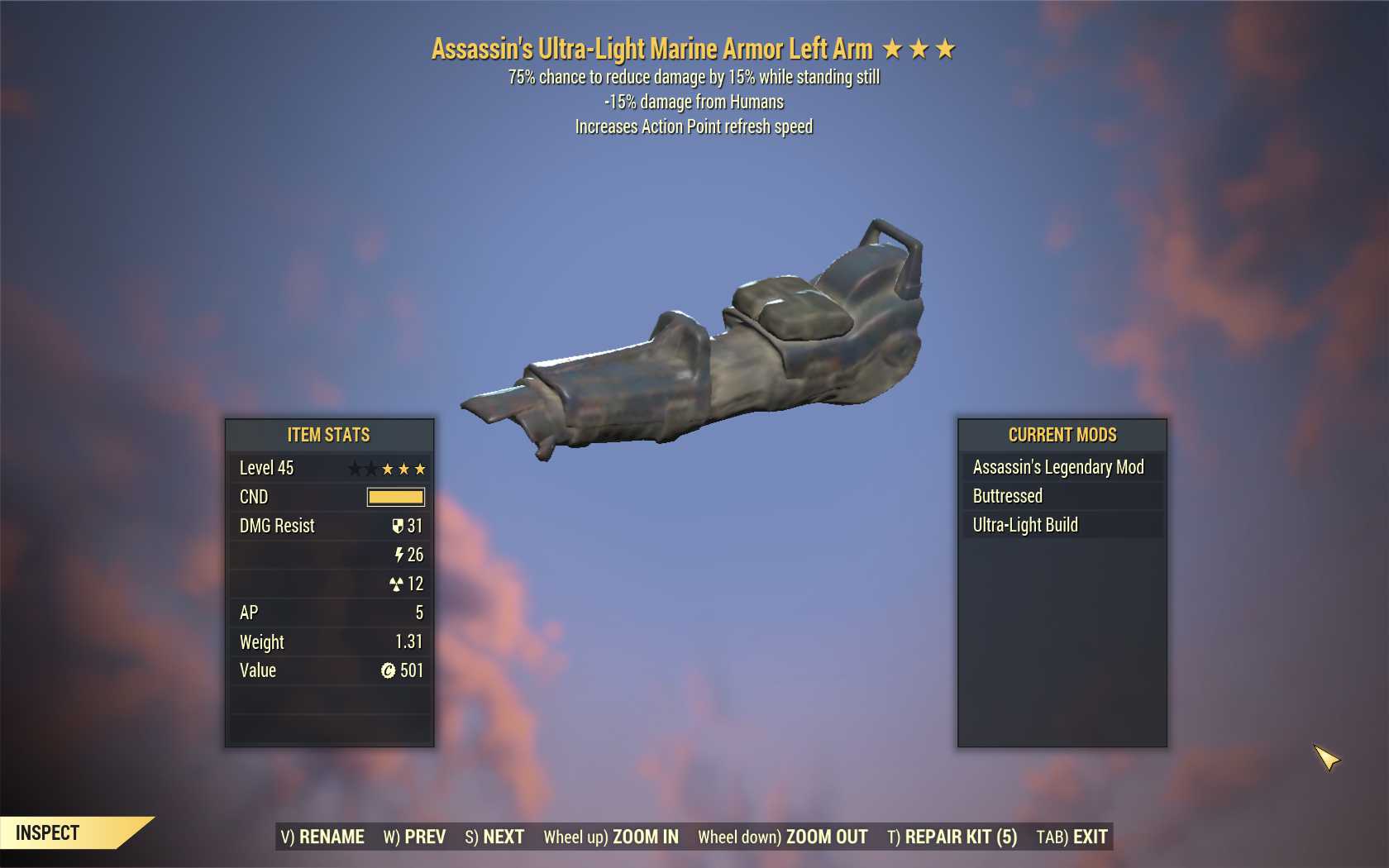
Task: Expand the CURRENT MODS panel header
Action: 1061,435
